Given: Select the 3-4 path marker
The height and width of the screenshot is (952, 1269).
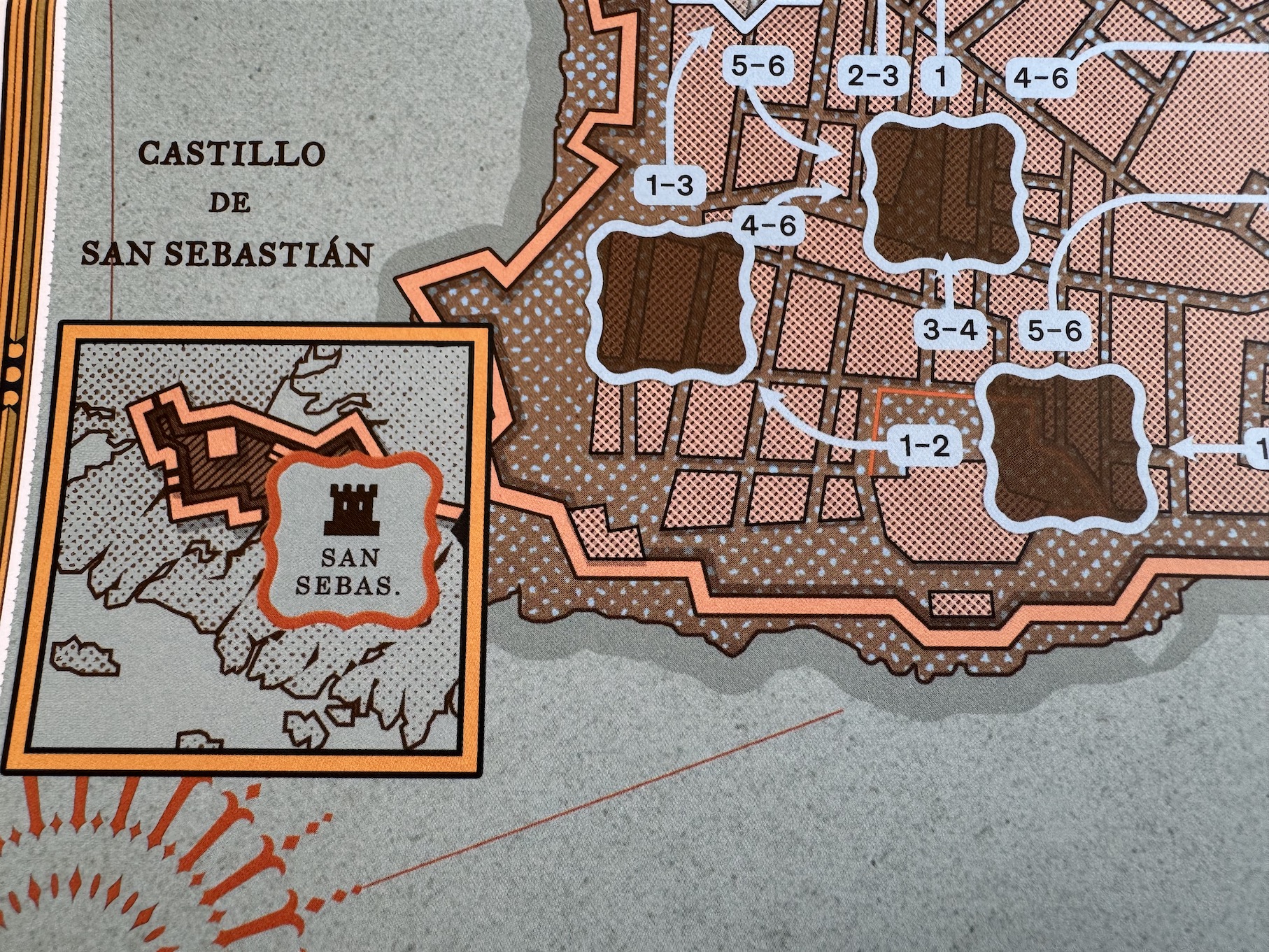Looking at the screenshot, I should click(x=949, y=329).
